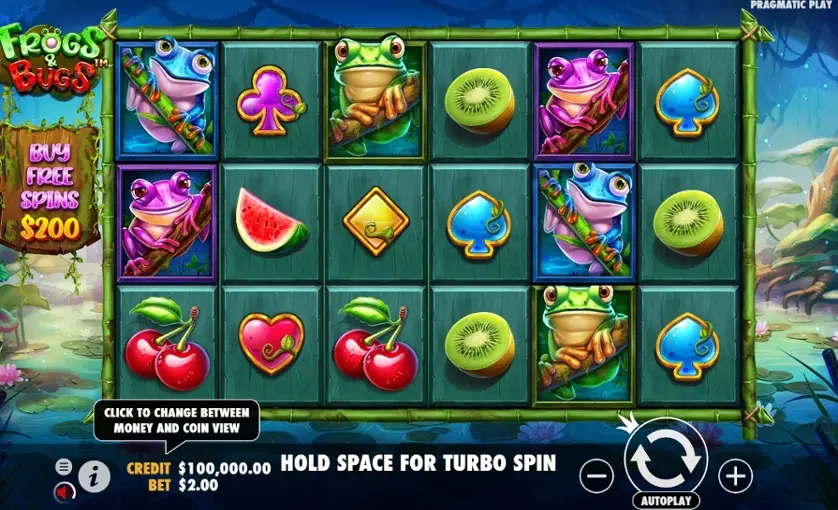The width and height of the screenshot is (838, 510).
Task: Increase the bet with the plus button
Action: coord(735,476)
